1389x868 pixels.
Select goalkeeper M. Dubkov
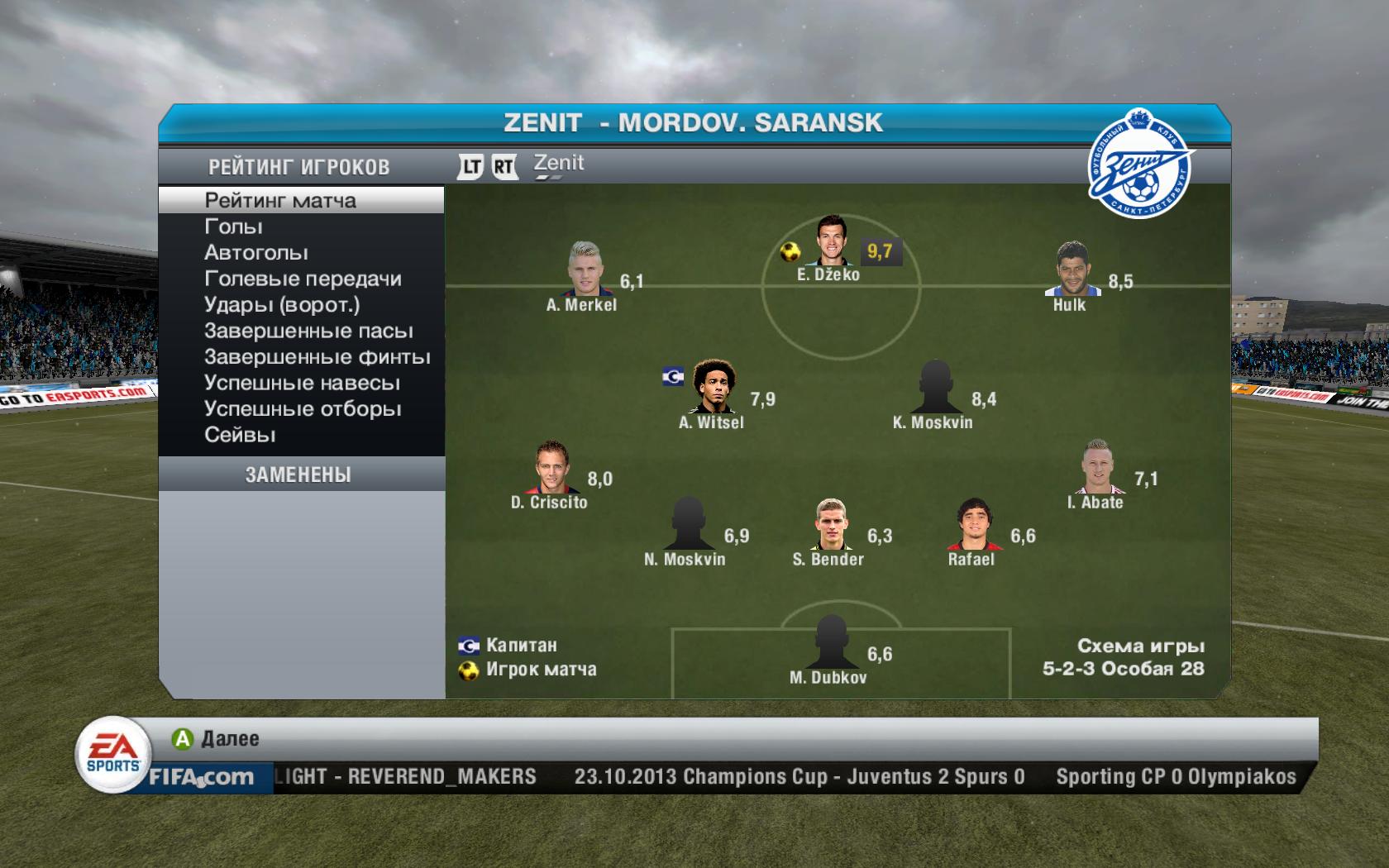[828, 641]
